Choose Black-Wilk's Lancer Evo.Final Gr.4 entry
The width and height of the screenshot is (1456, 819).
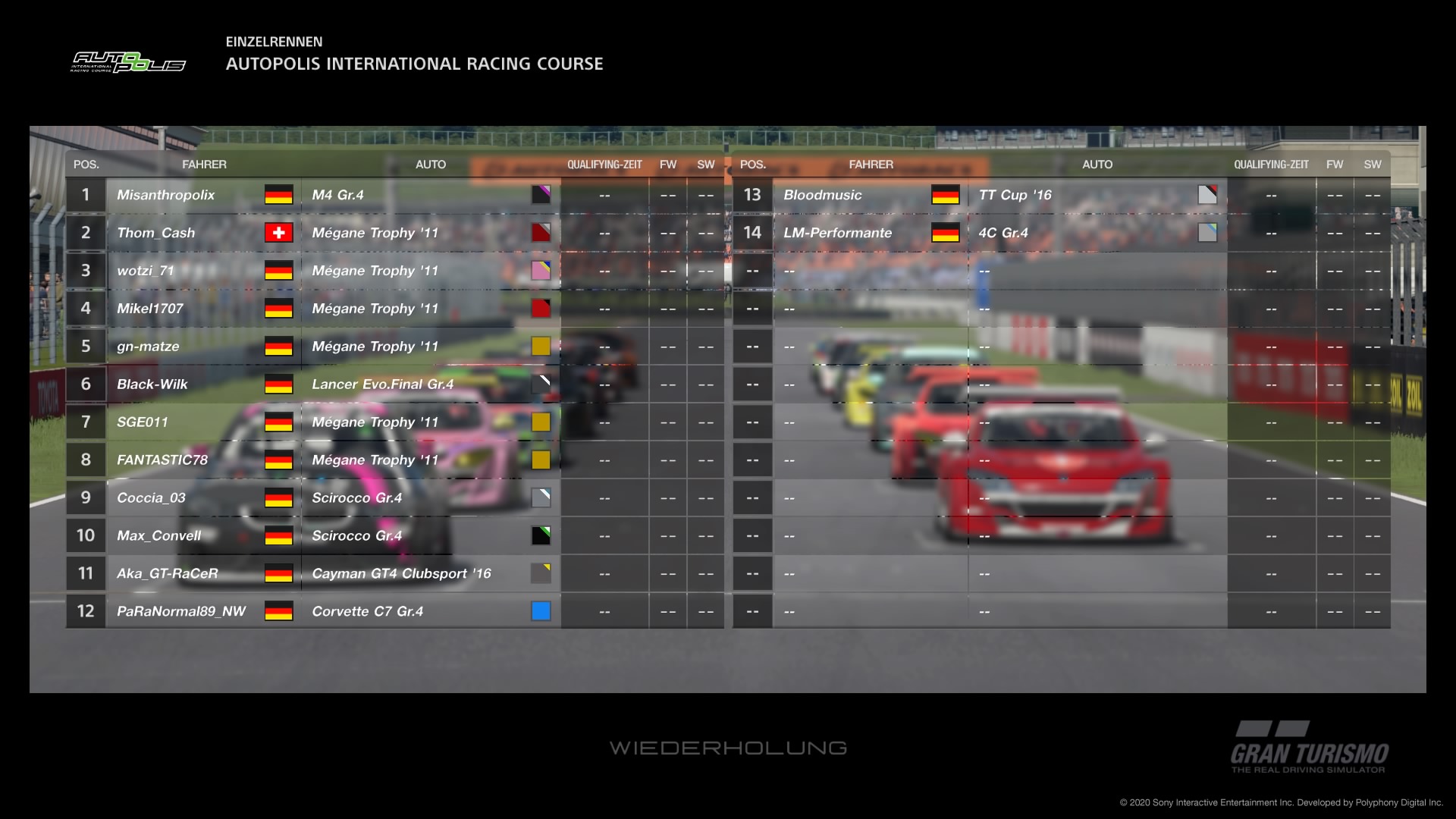pos(152,384)
